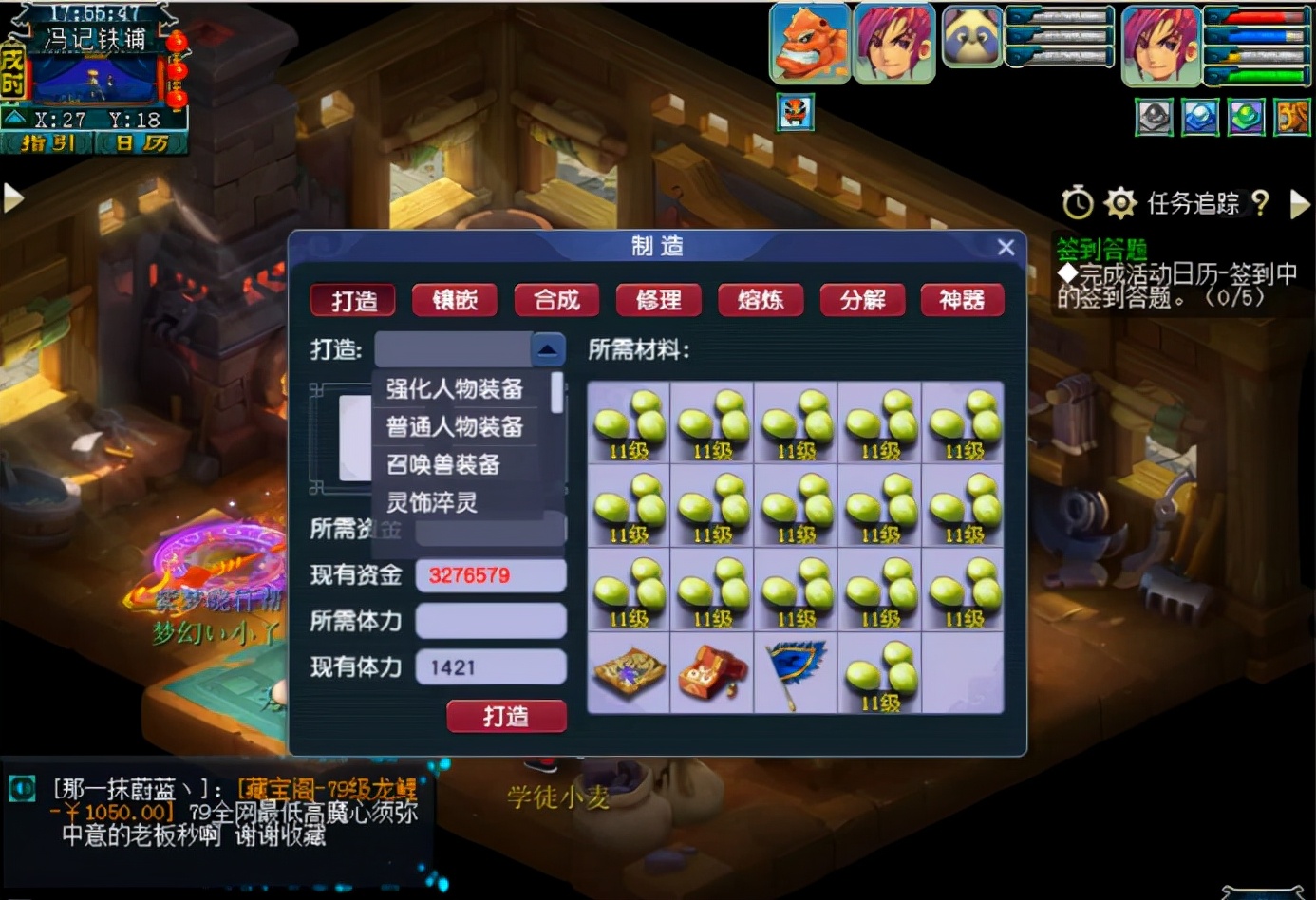The image size is (1316, 900).
Task: Select the 熔炼 (smelting) tab icon
Action: 761,300
